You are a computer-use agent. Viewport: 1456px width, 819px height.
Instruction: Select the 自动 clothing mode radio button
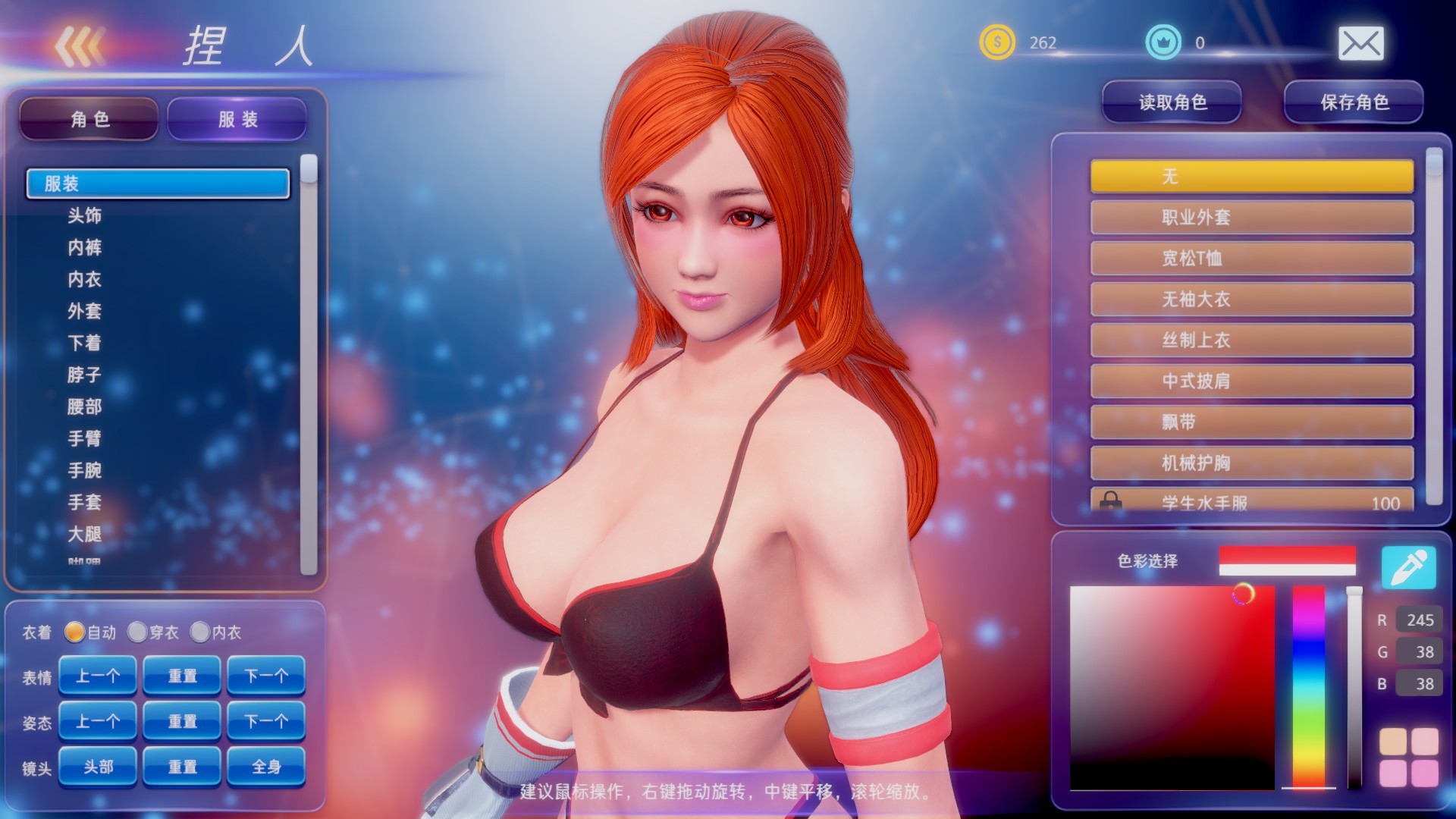[74, 632]
